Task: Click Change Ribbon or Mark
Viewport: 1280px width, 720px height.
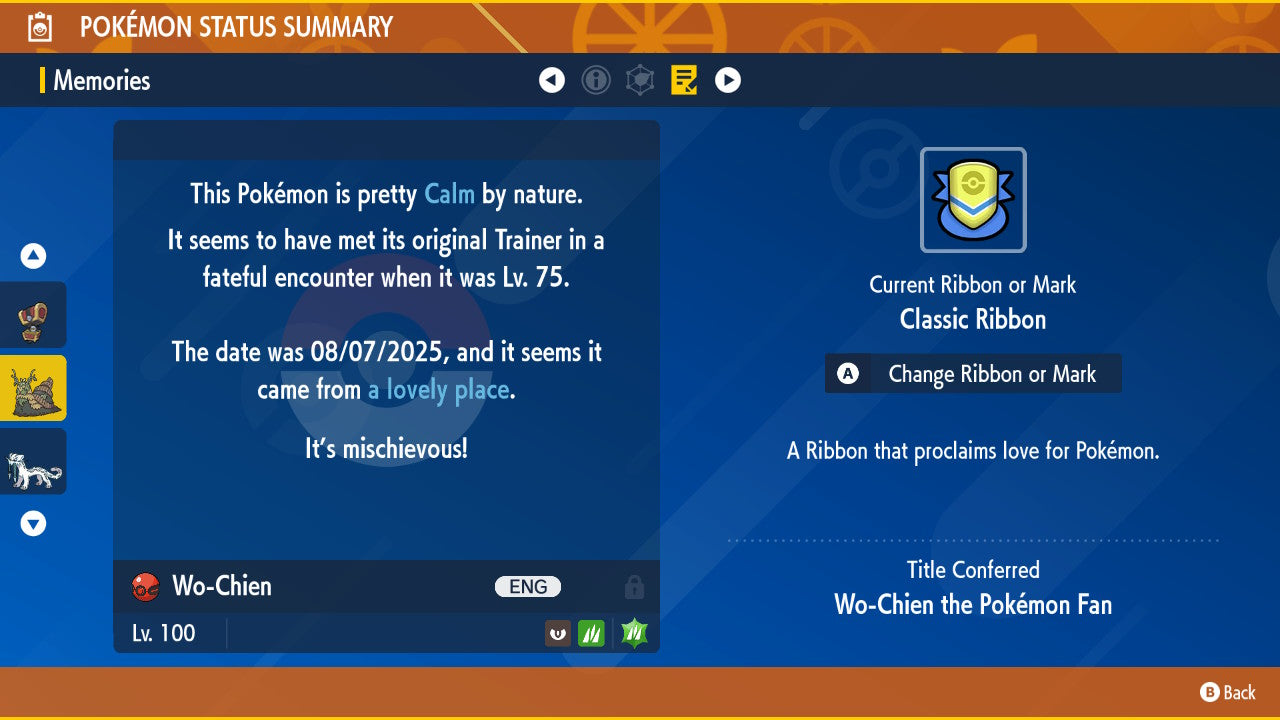Action: (x=973, y=374)
